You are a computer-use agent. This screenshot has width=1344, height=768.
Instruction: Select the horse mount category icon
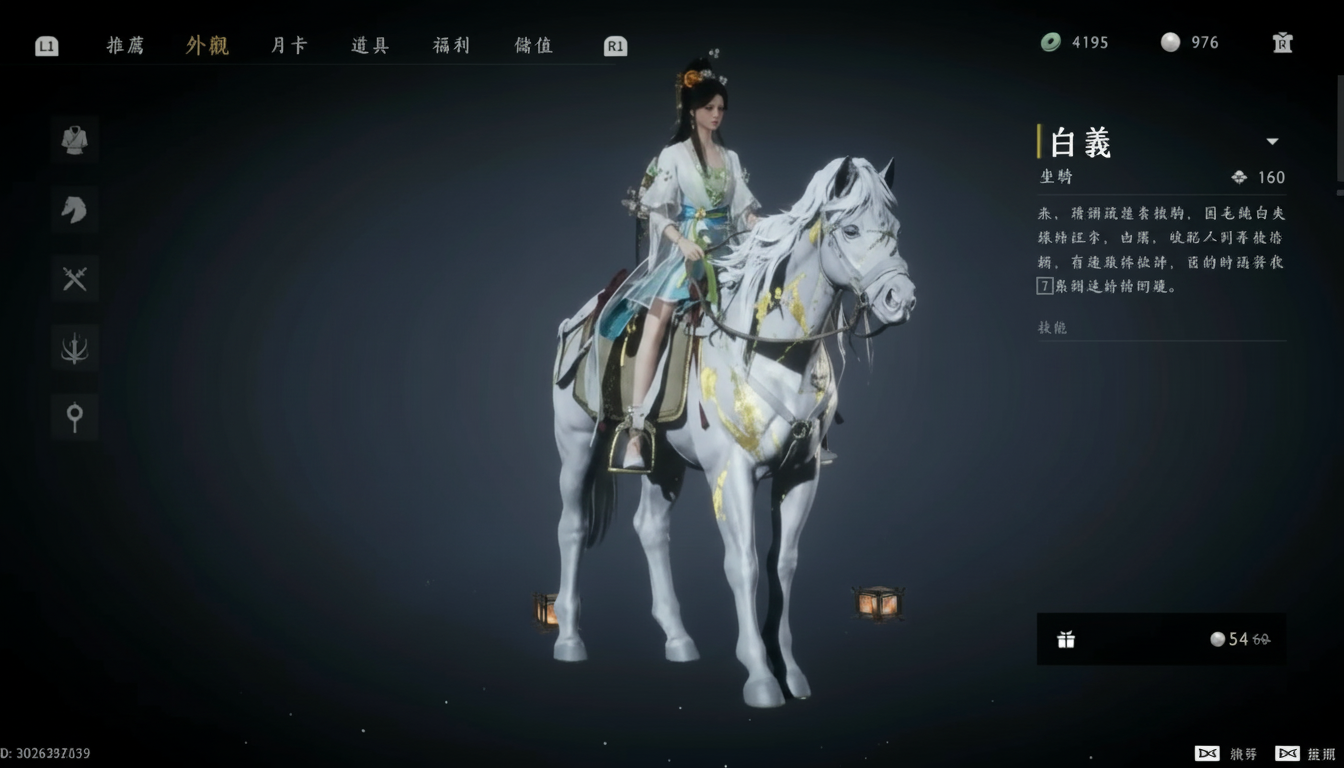tap(75, 209)
